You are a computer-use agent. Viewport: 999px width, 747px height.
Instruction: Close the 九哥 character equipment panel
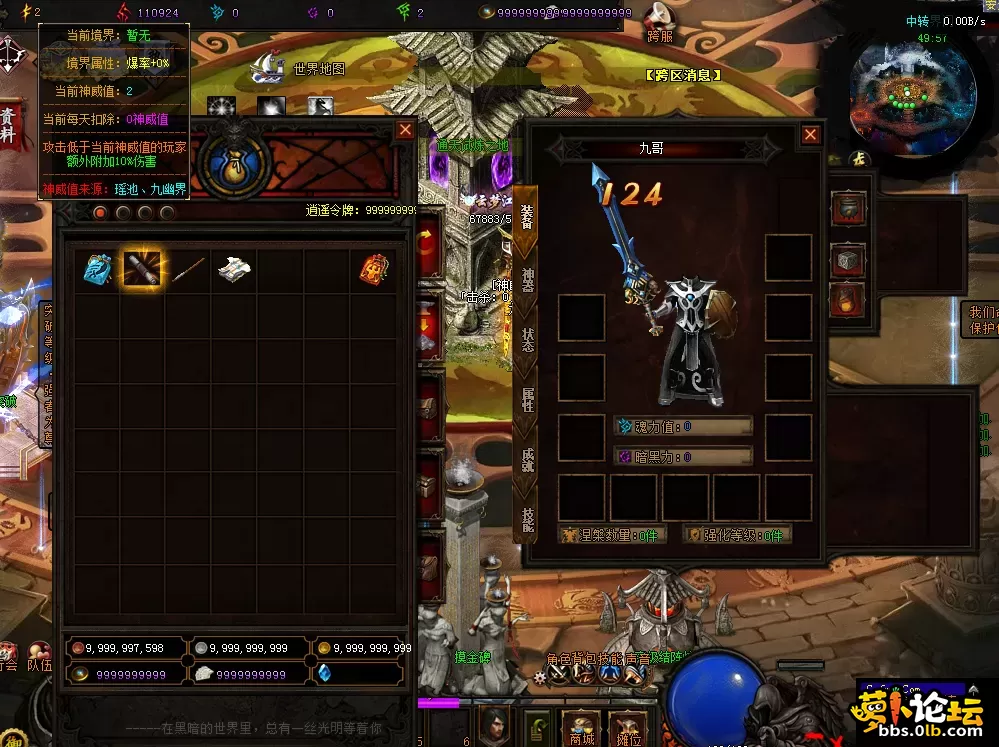click(811, 135)
